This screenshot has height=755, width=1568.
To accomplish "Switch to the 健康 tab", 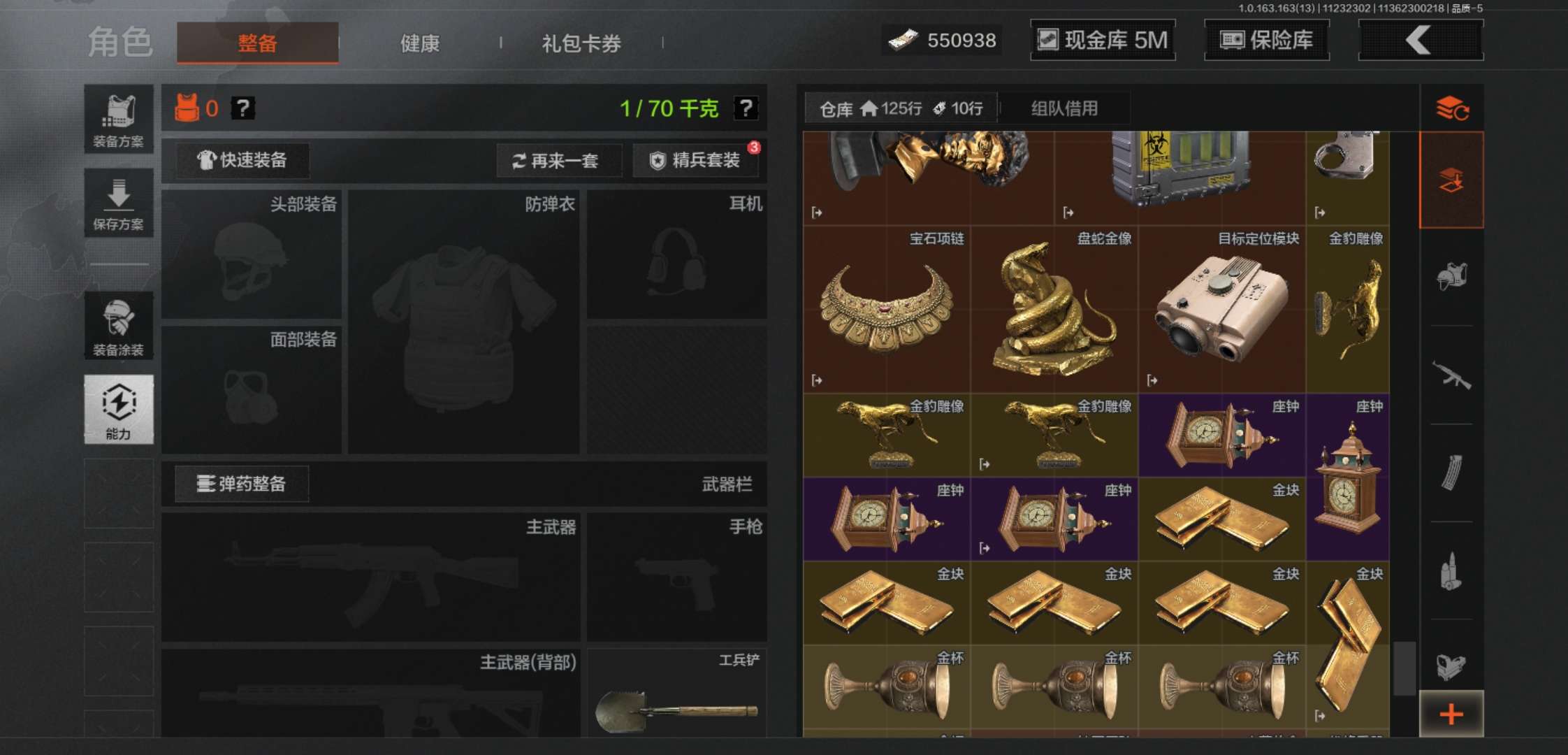I will pos(419,43).
